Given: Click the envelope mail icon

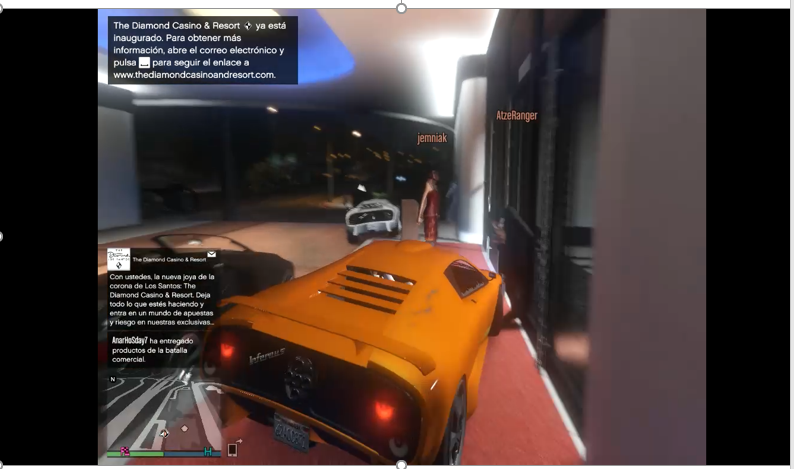Looking at the screenshot, I should 212,255.
